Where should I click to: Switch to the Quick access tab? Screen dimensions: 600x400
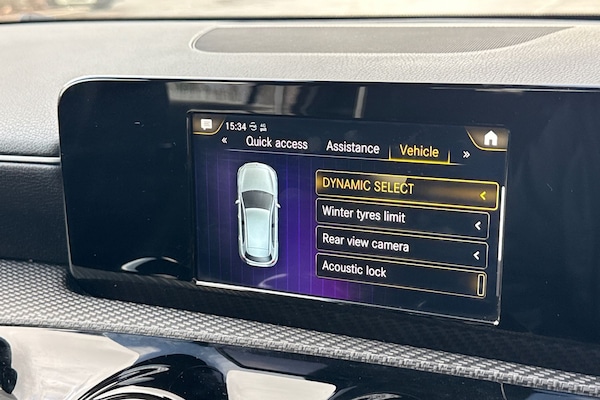coord(277,144)
